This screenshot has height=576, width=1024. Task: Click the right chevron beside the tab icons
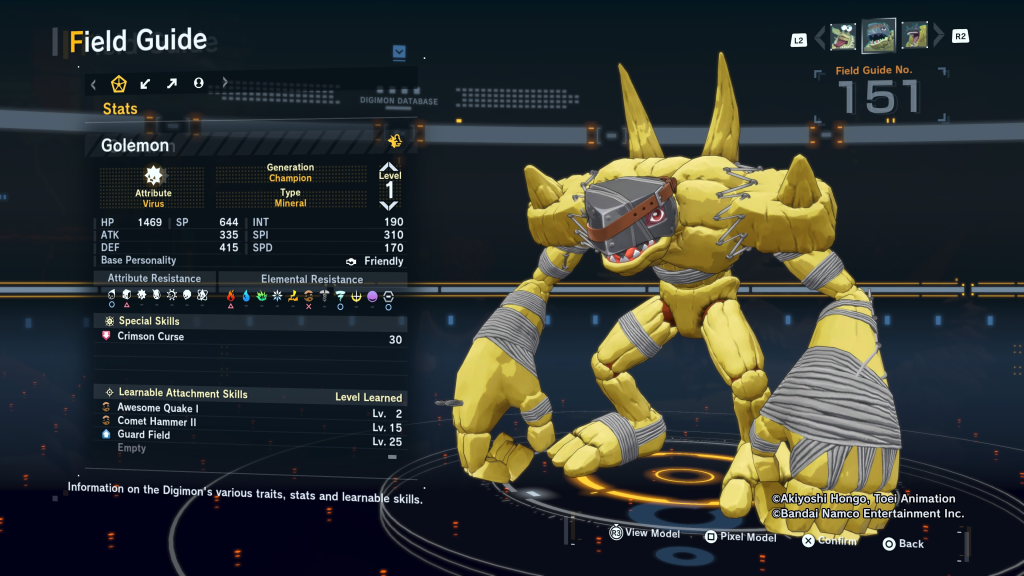(x=225, y=84)
